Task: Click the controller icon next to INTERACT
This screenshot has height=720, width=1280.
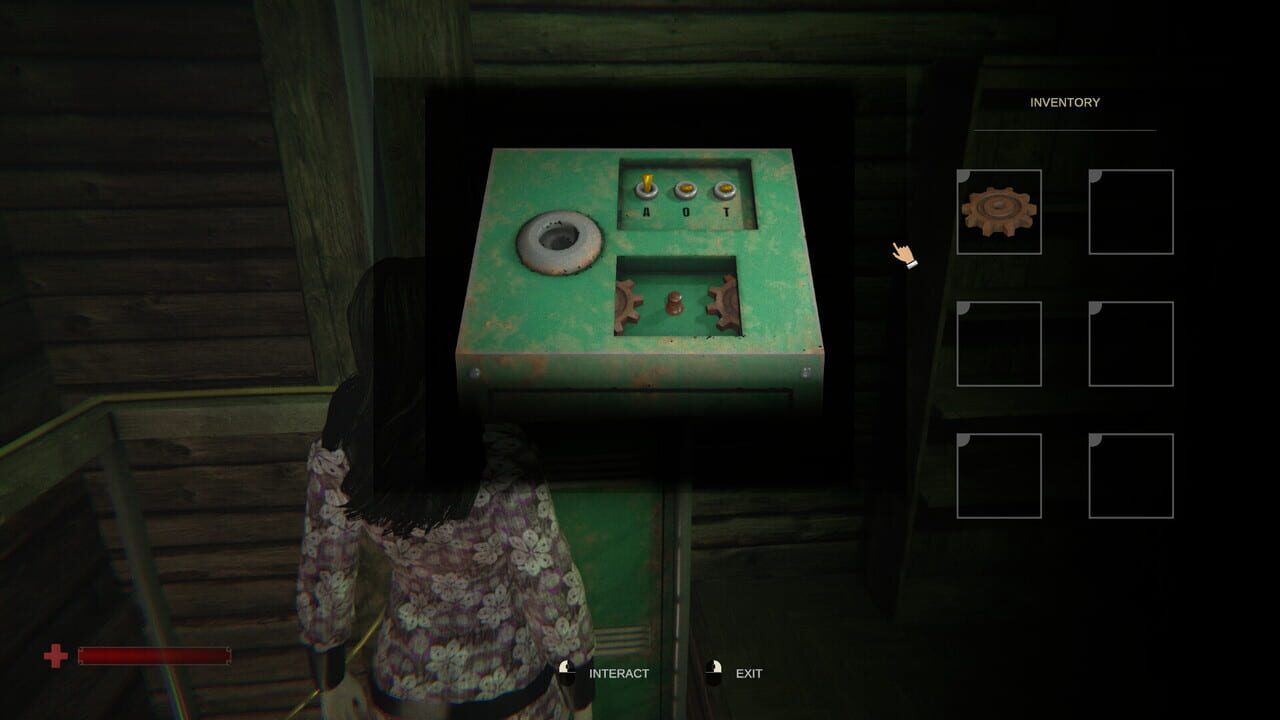Action: (x=566, y=673)
